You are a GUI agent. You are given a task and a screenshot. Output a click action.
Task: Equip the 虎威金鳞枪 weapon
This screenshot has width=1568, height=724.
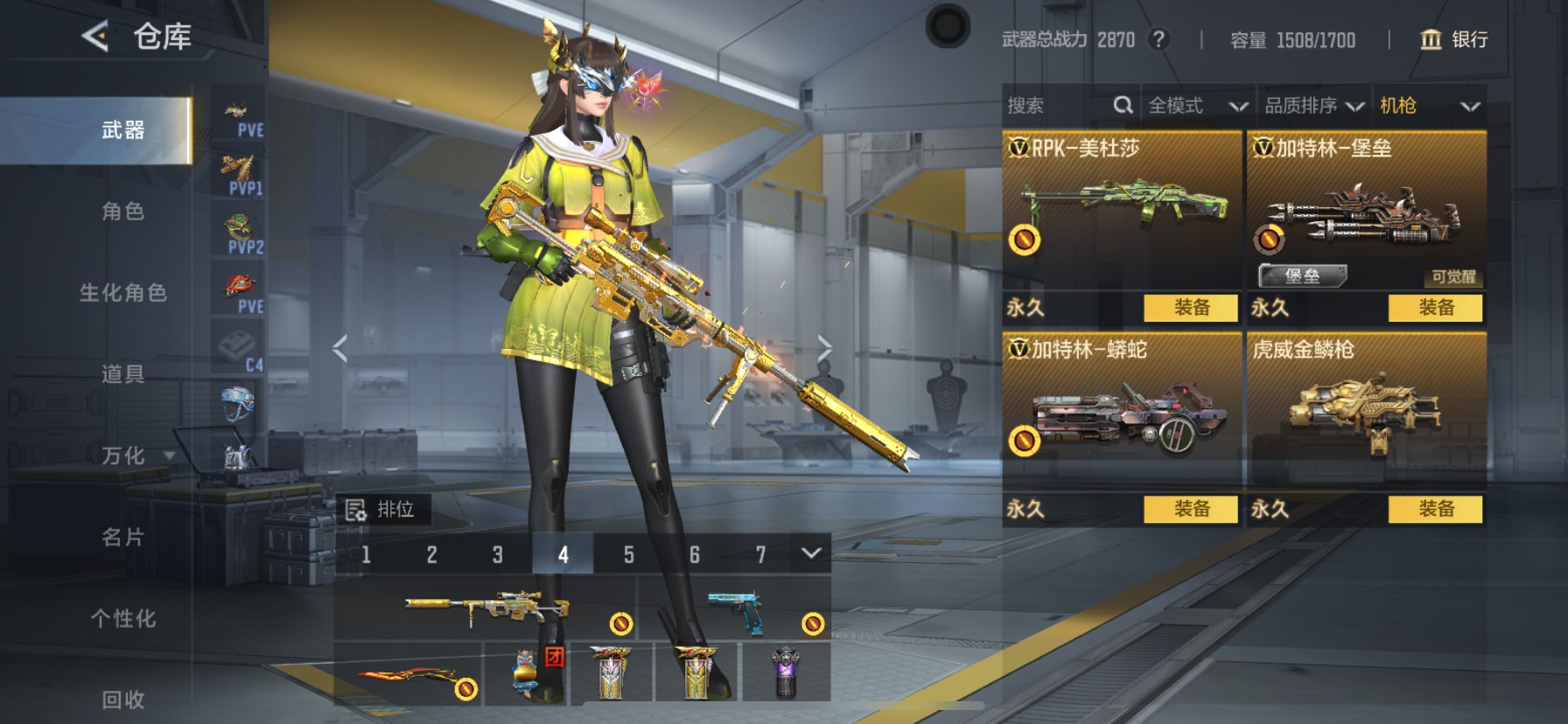pos(1435,509)
